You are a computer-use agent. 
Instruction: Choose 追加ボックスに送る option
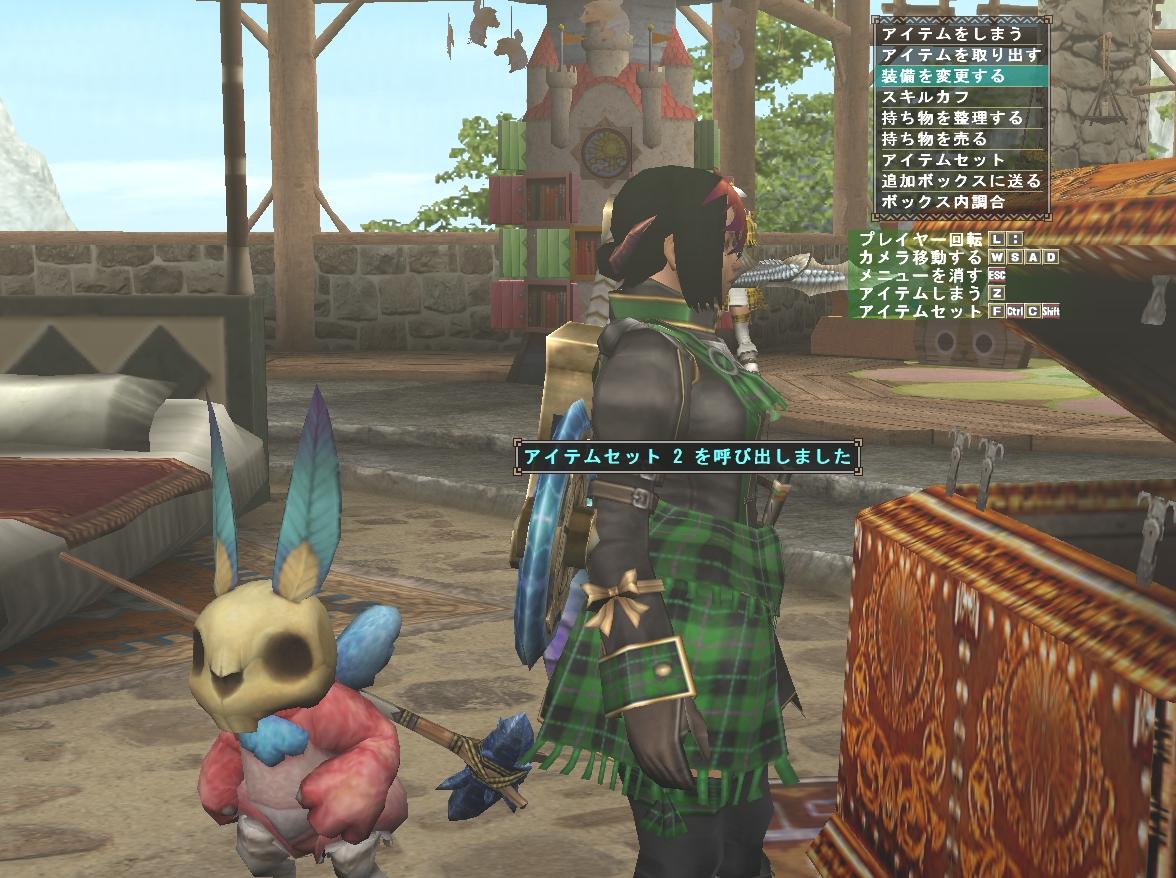[x=960, y=181]
